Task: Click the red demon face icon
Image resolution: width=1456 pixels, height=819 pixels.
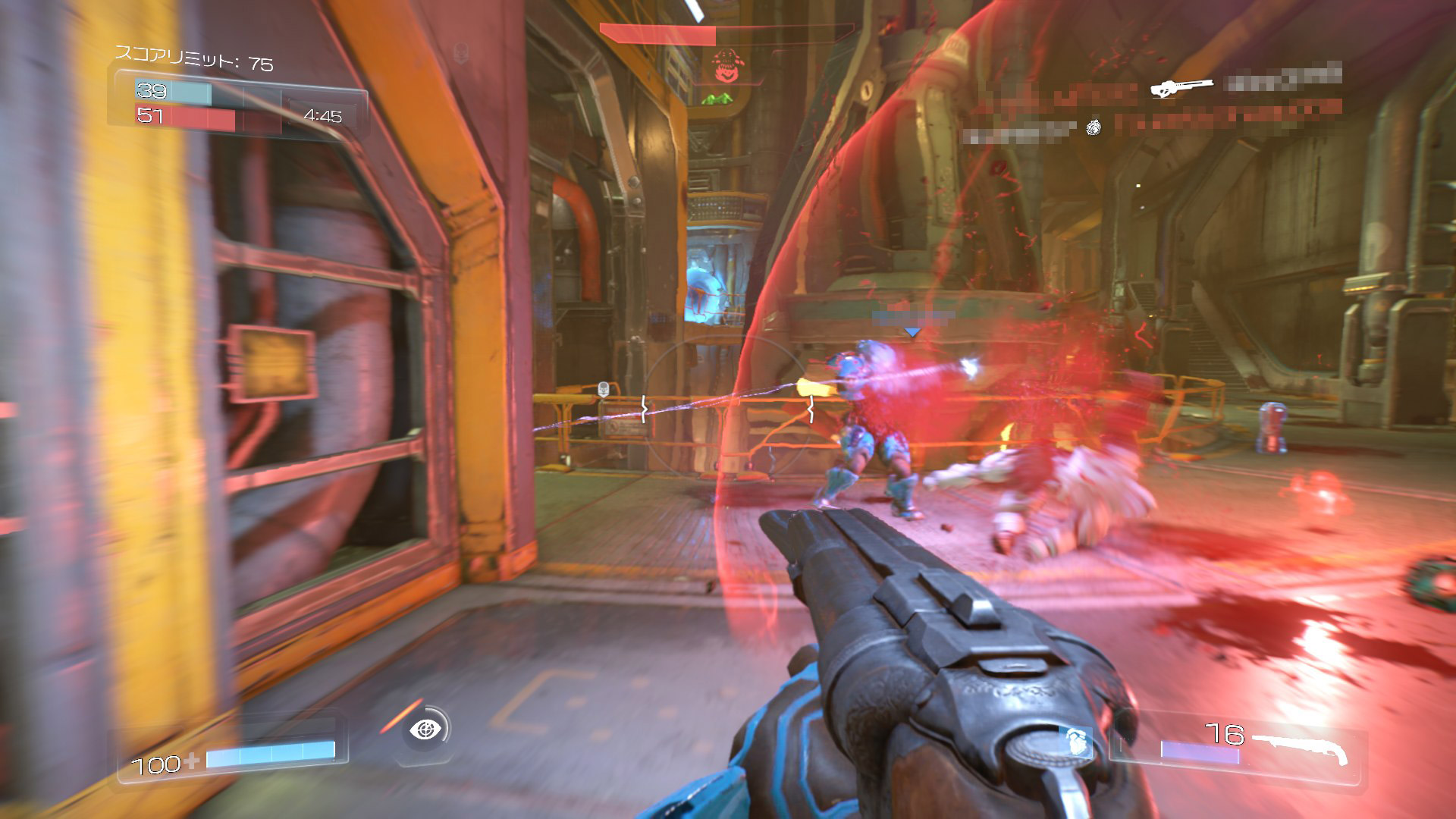Action: (x=726, y=66)
